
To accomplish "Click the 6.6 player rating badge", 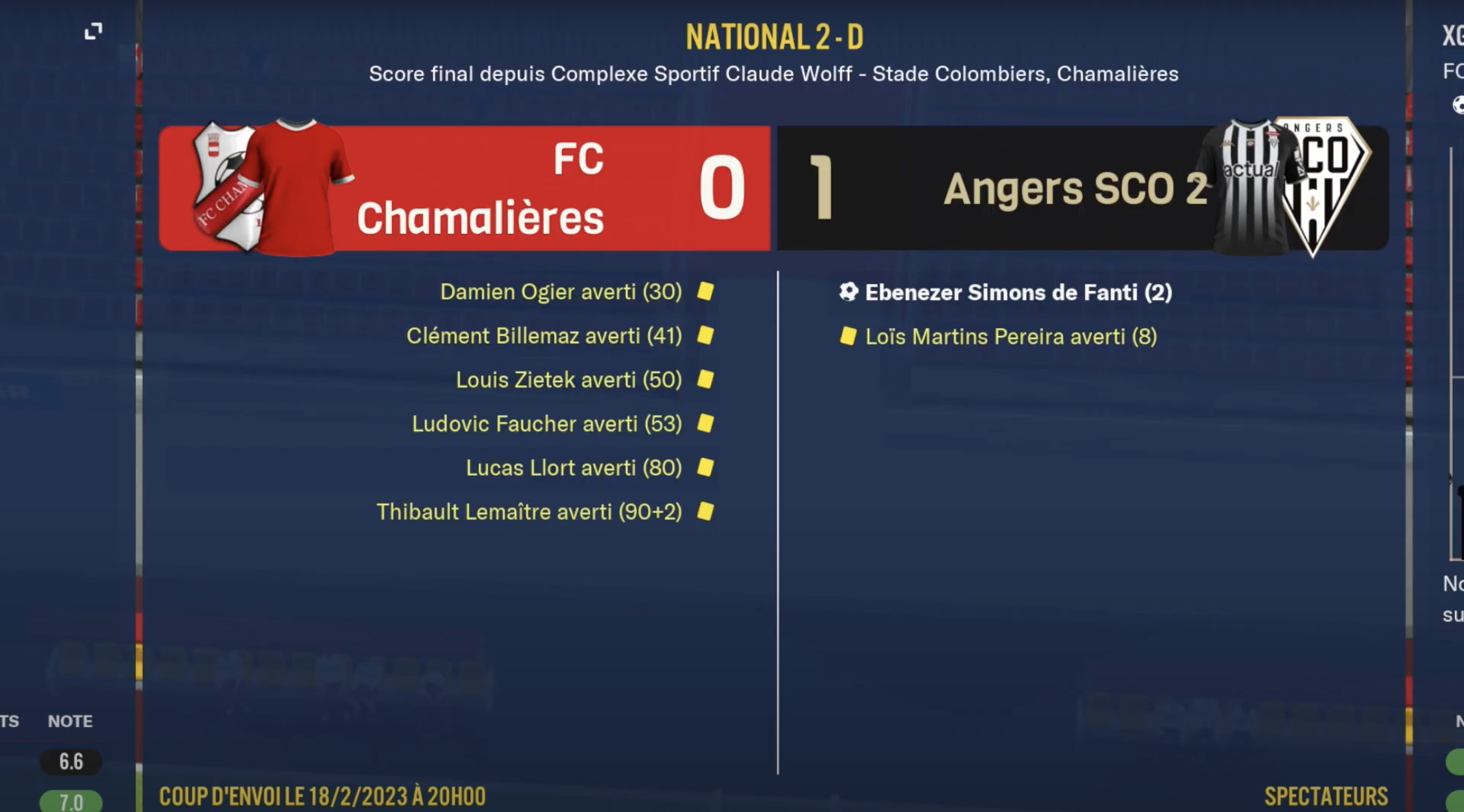I will point(71,761).
